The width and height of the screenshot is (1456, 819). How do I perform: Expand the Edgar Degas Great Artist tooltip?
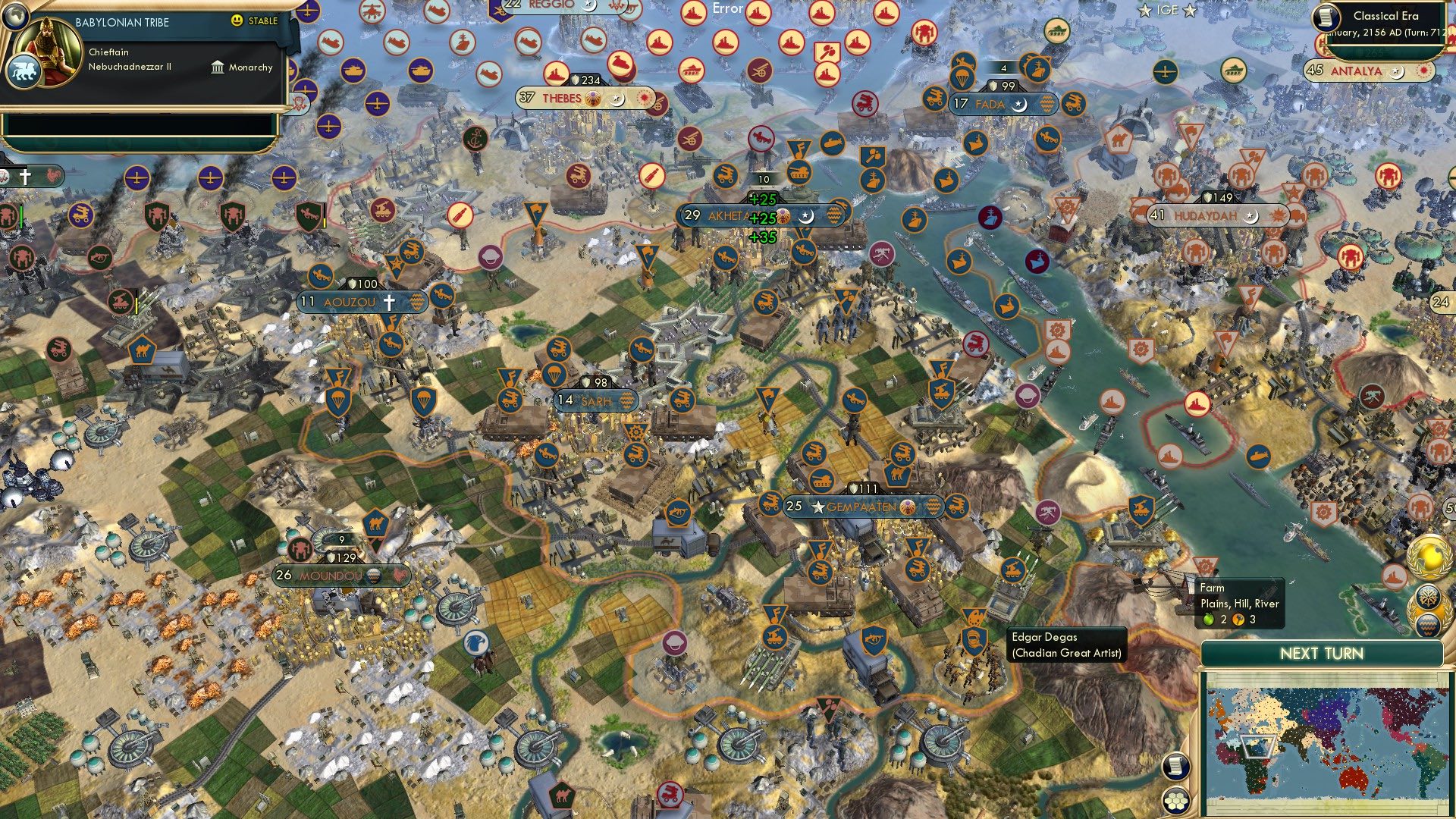tap(1065, 645)
